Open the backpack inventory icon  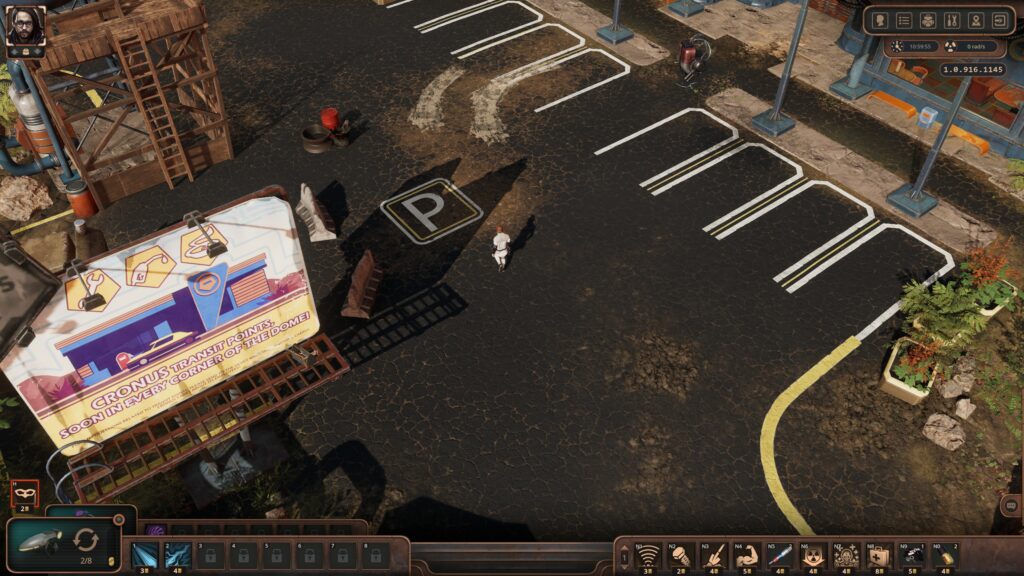tap(928, 20)
